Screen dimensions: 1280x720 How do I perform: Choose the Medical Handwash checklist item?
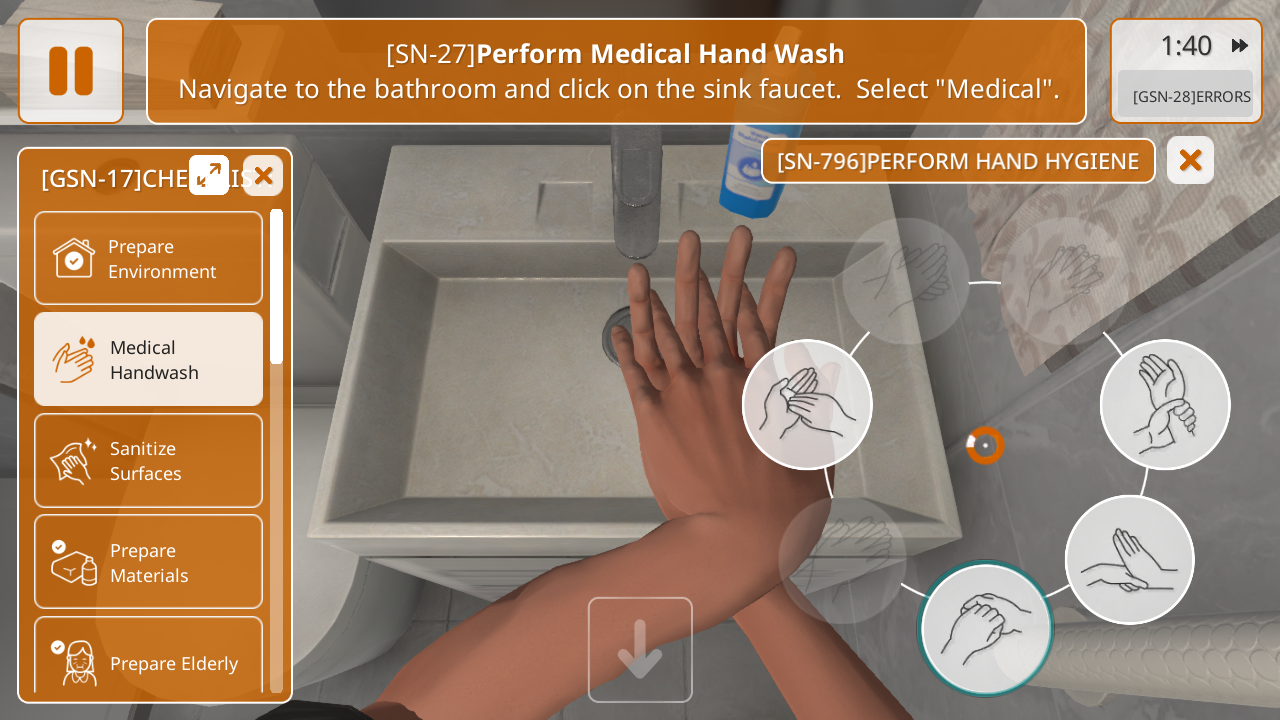(x=148, y=359)
